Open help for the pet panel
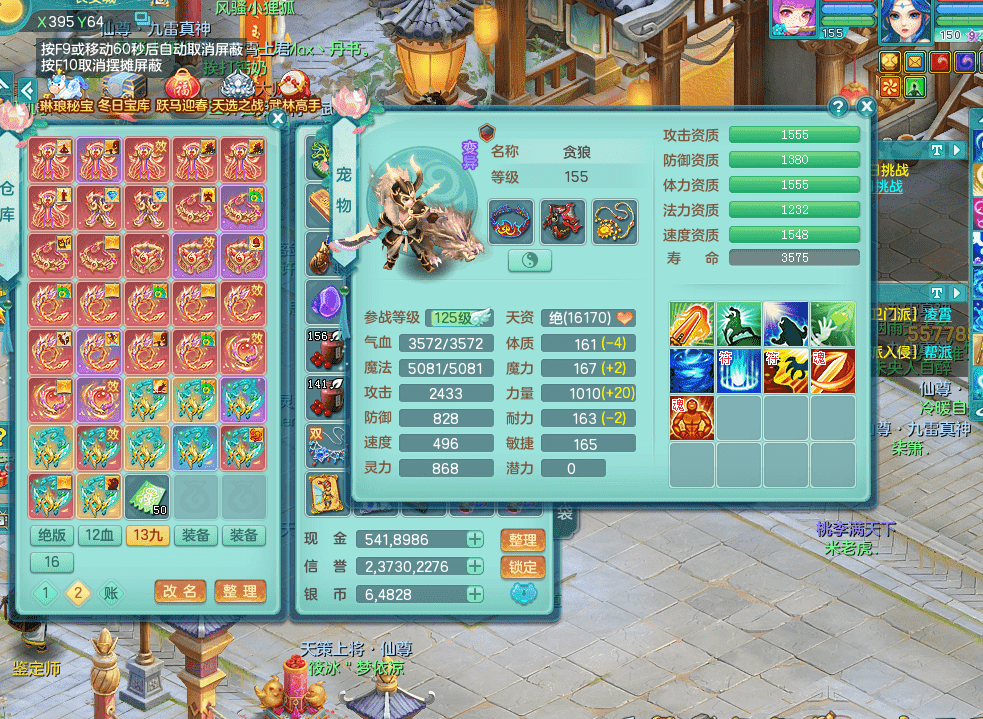 [x=839, y=106]
